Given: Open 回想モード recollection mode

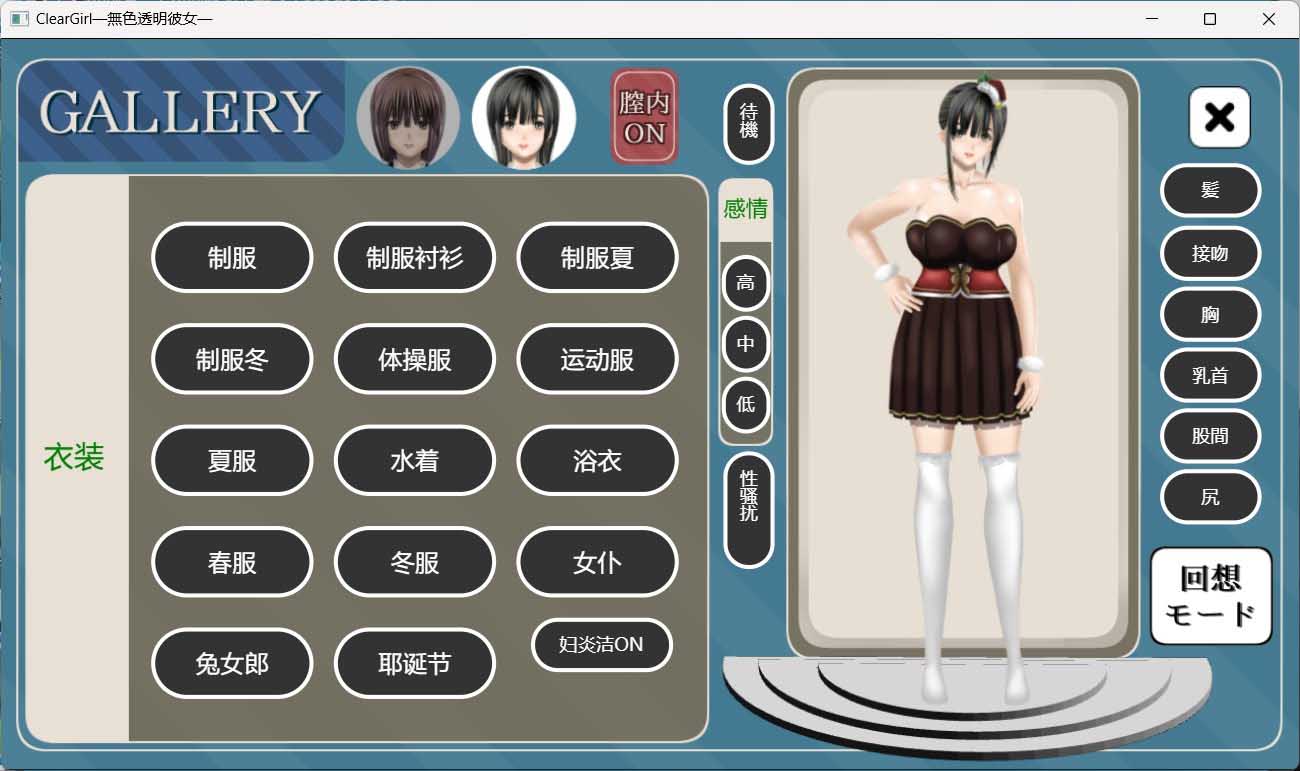Looking at the screenshot, I should click(1210, 595).
